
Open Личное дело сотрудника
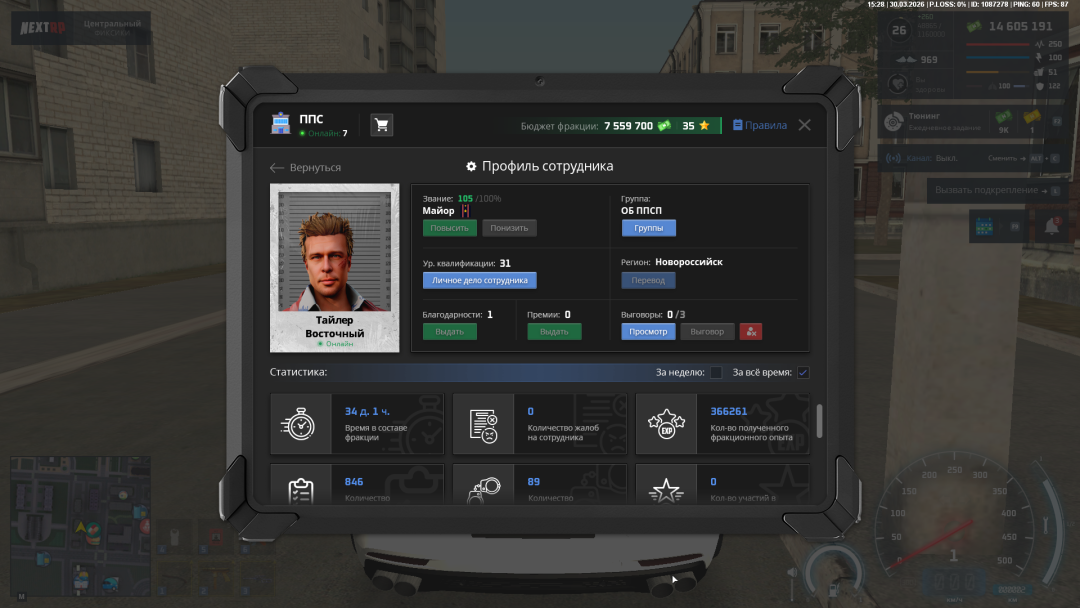pos(479,280)
